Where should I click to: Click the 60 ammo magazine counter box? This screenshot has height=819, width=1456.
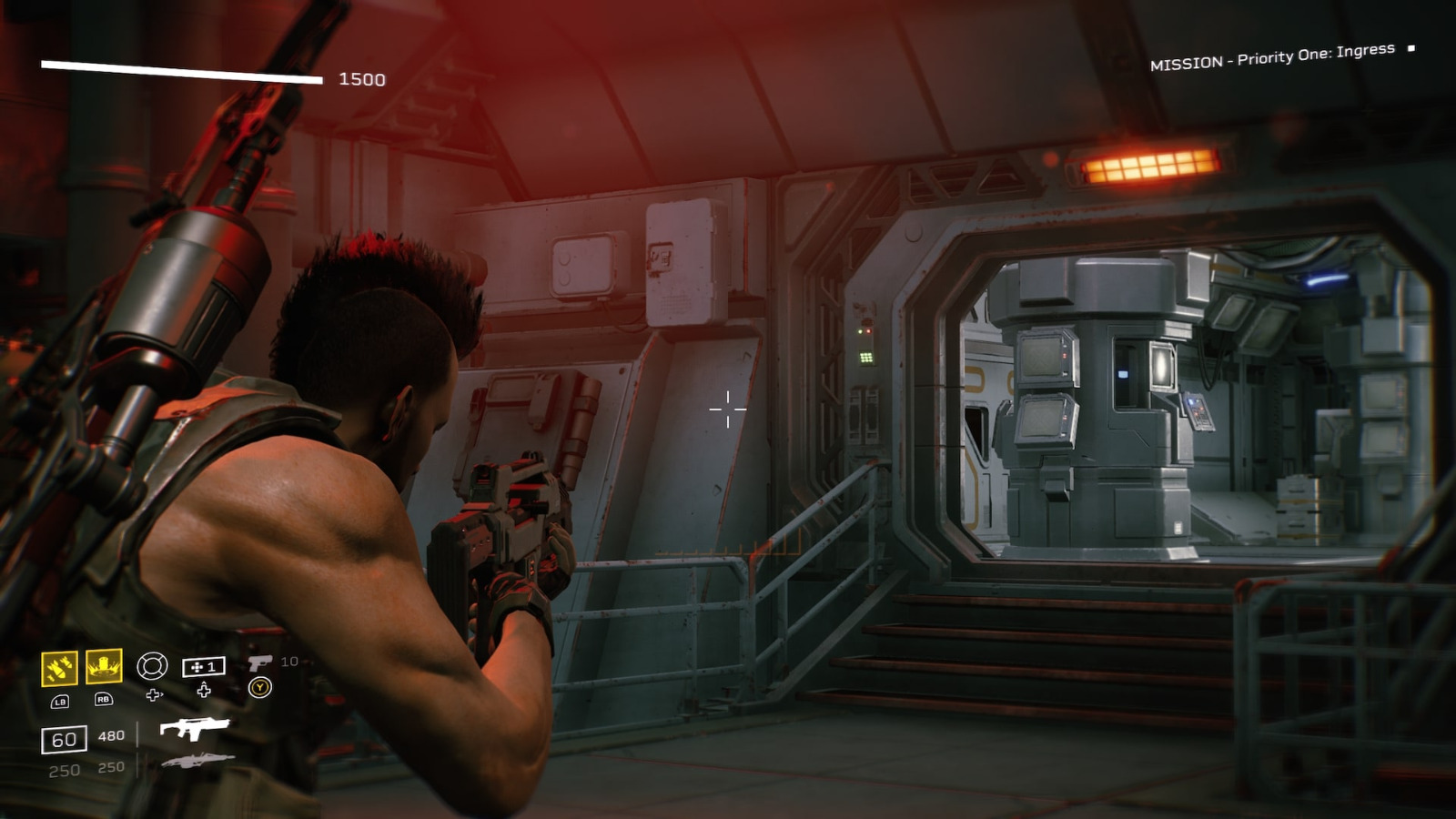pyautogui.click(x=65, y=736)
